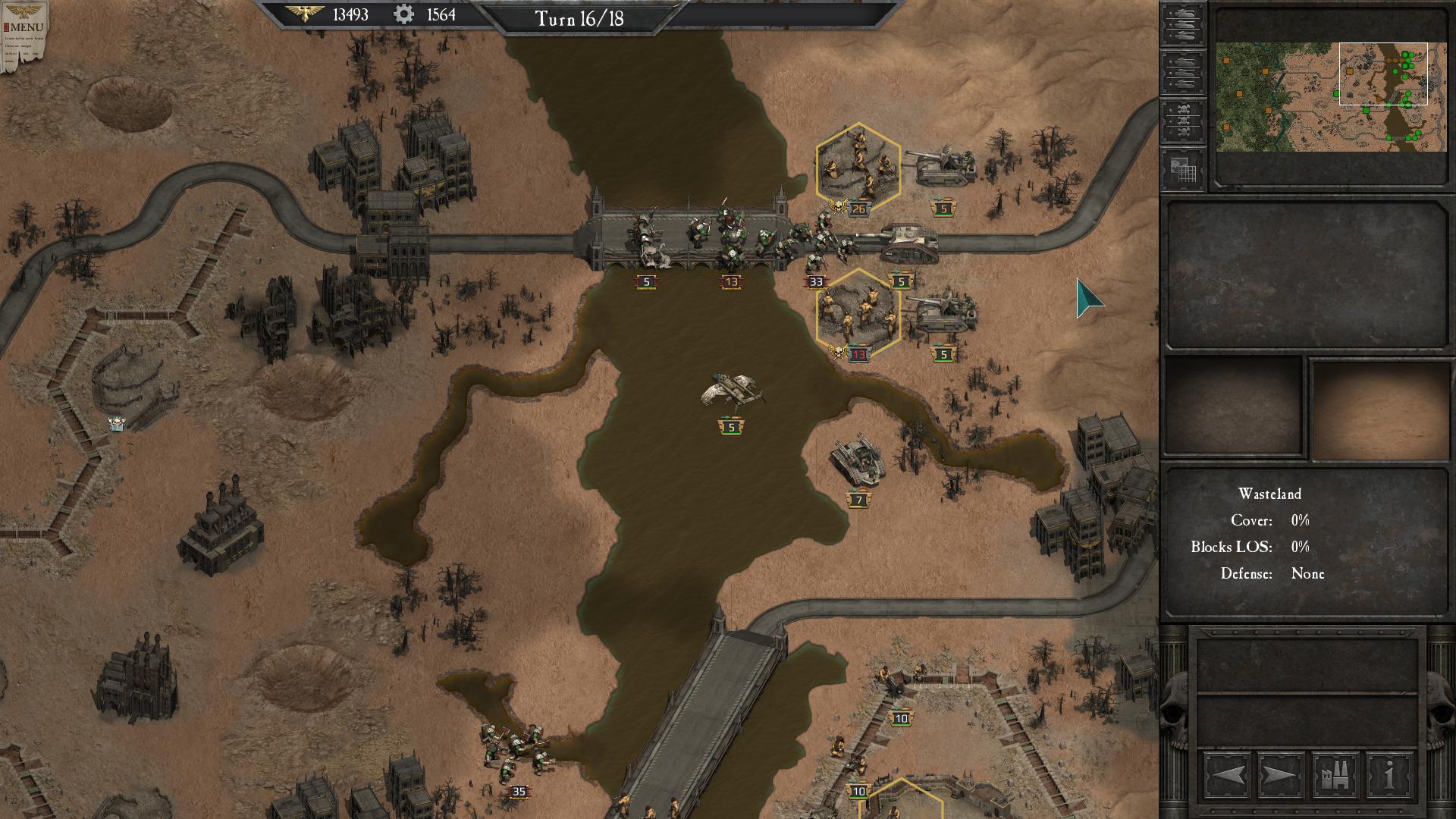
Task: Select next unit with right arrow
Action: pos(1282,775)
